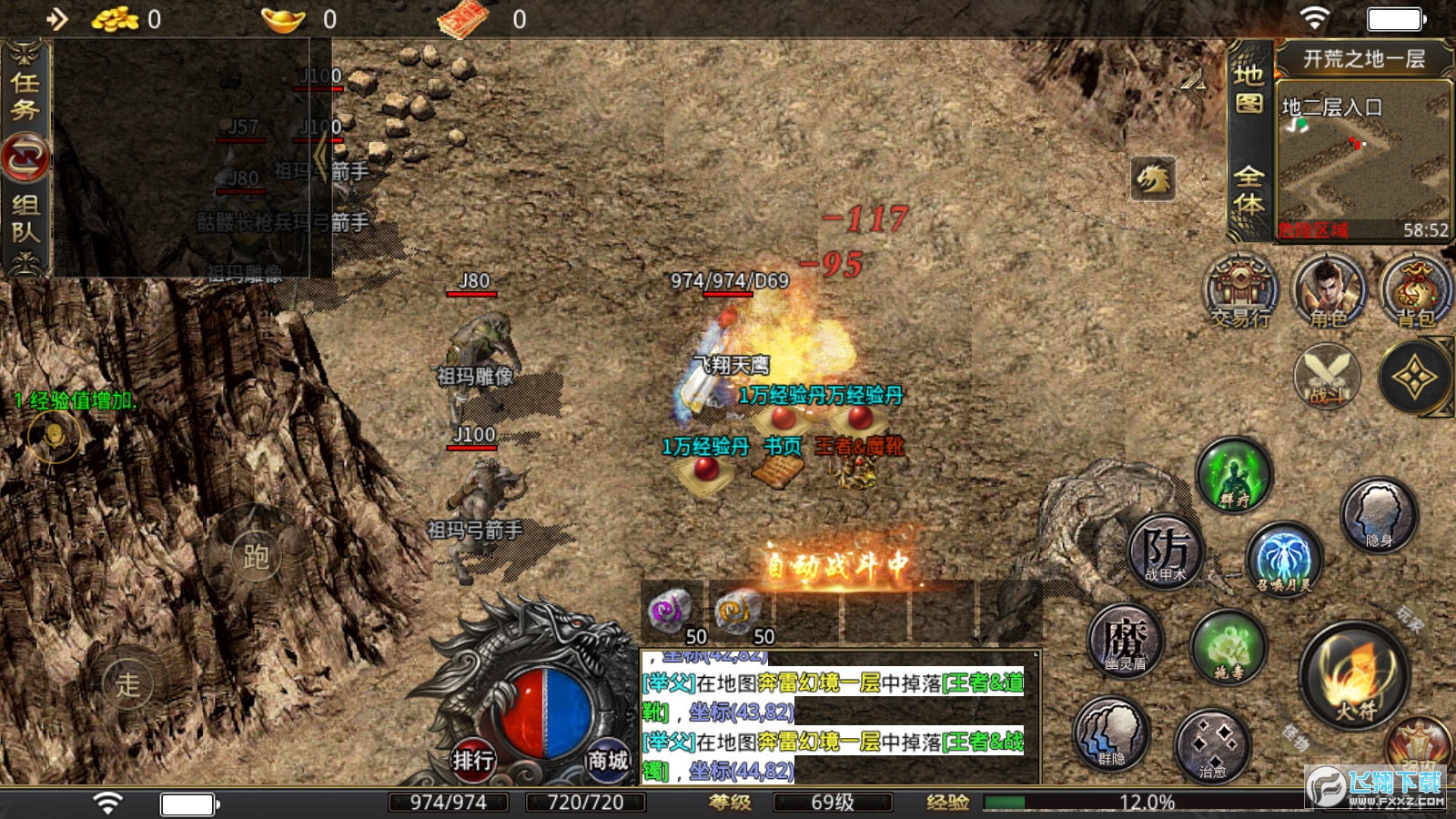Select the 地图 map tab
Screen dimensions: 1456x819
click(1249, 88)
